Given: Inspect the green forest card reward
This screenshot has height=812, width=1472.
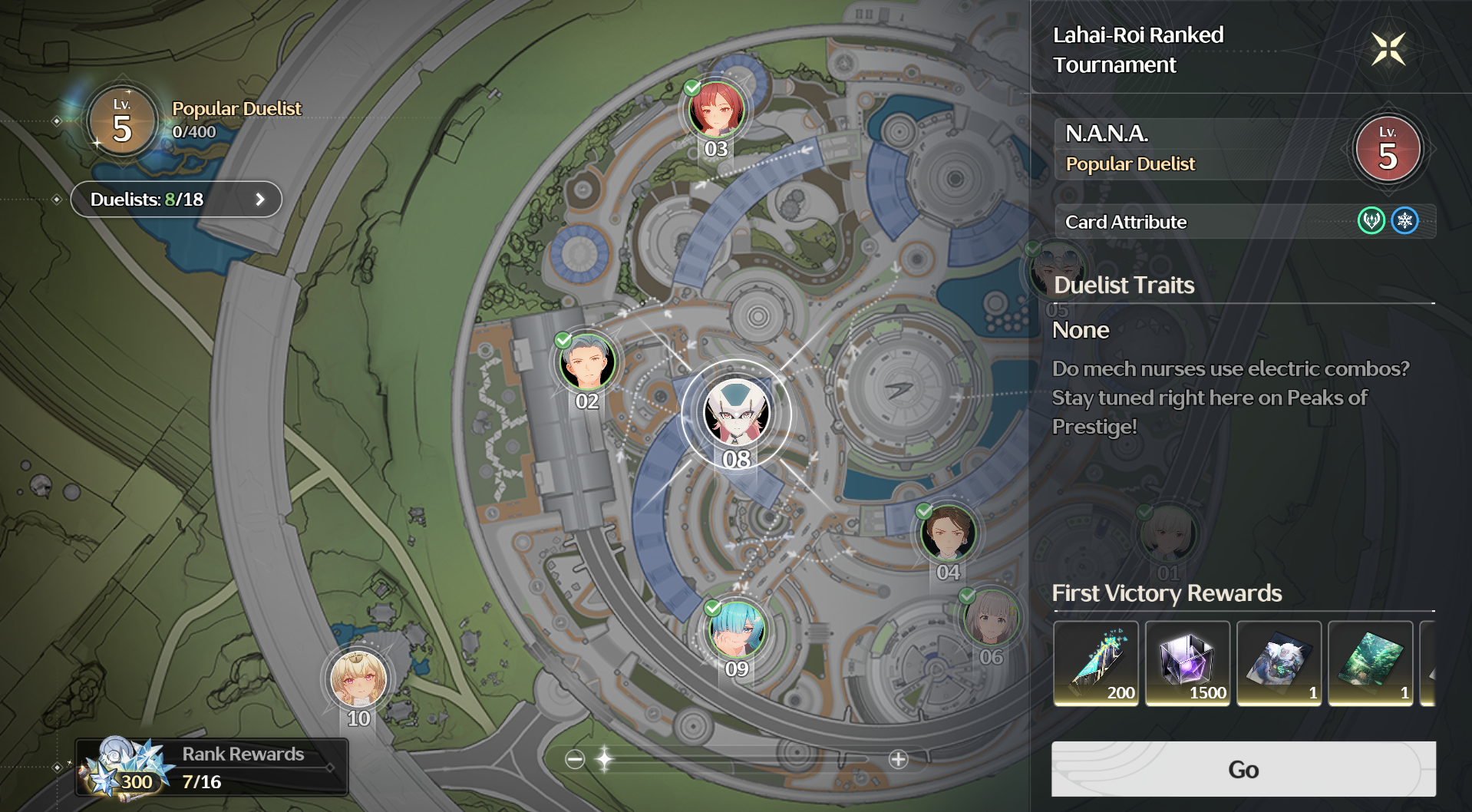Looking at the screenshot, I should (x=1371, y=662).
